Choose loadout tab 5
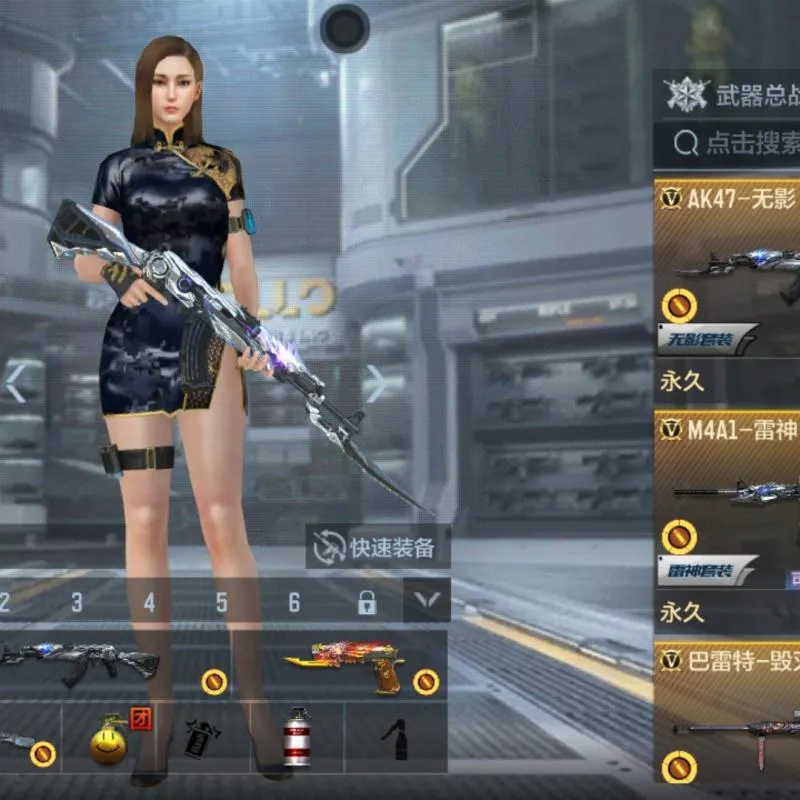 click(x=222, y=602)
